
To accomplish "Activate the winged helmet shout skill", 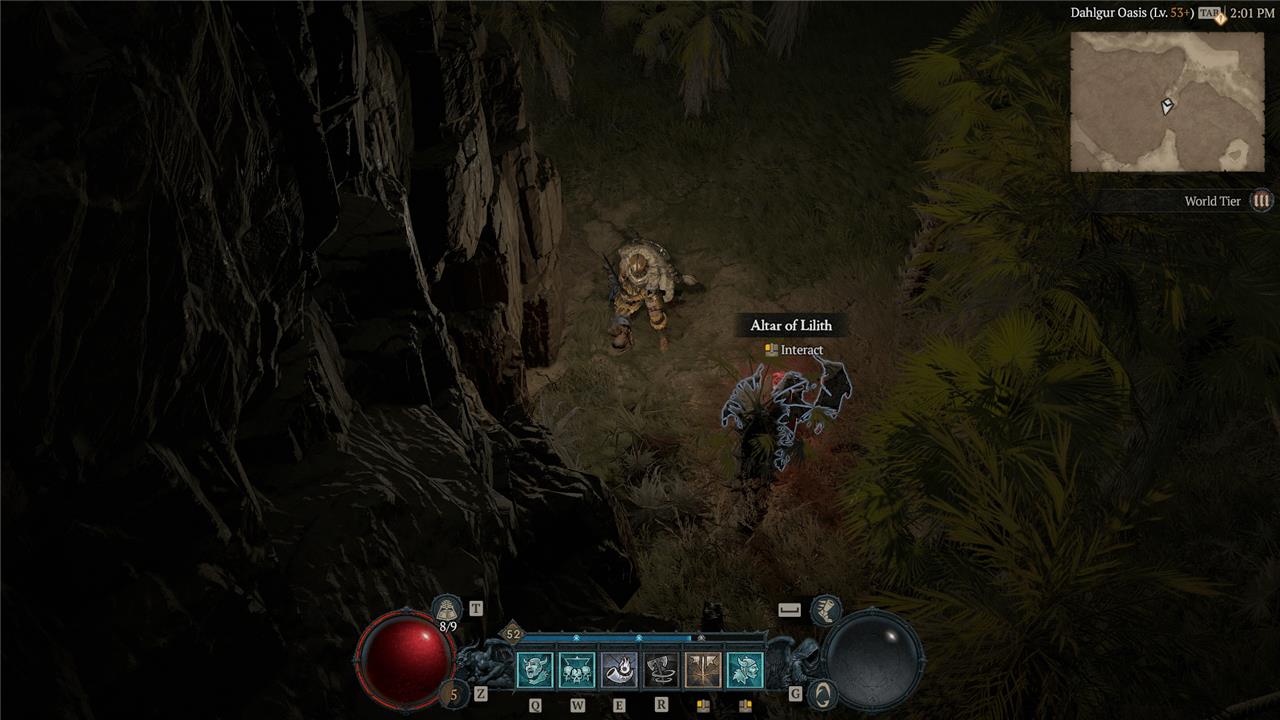I will pos(745,670).
